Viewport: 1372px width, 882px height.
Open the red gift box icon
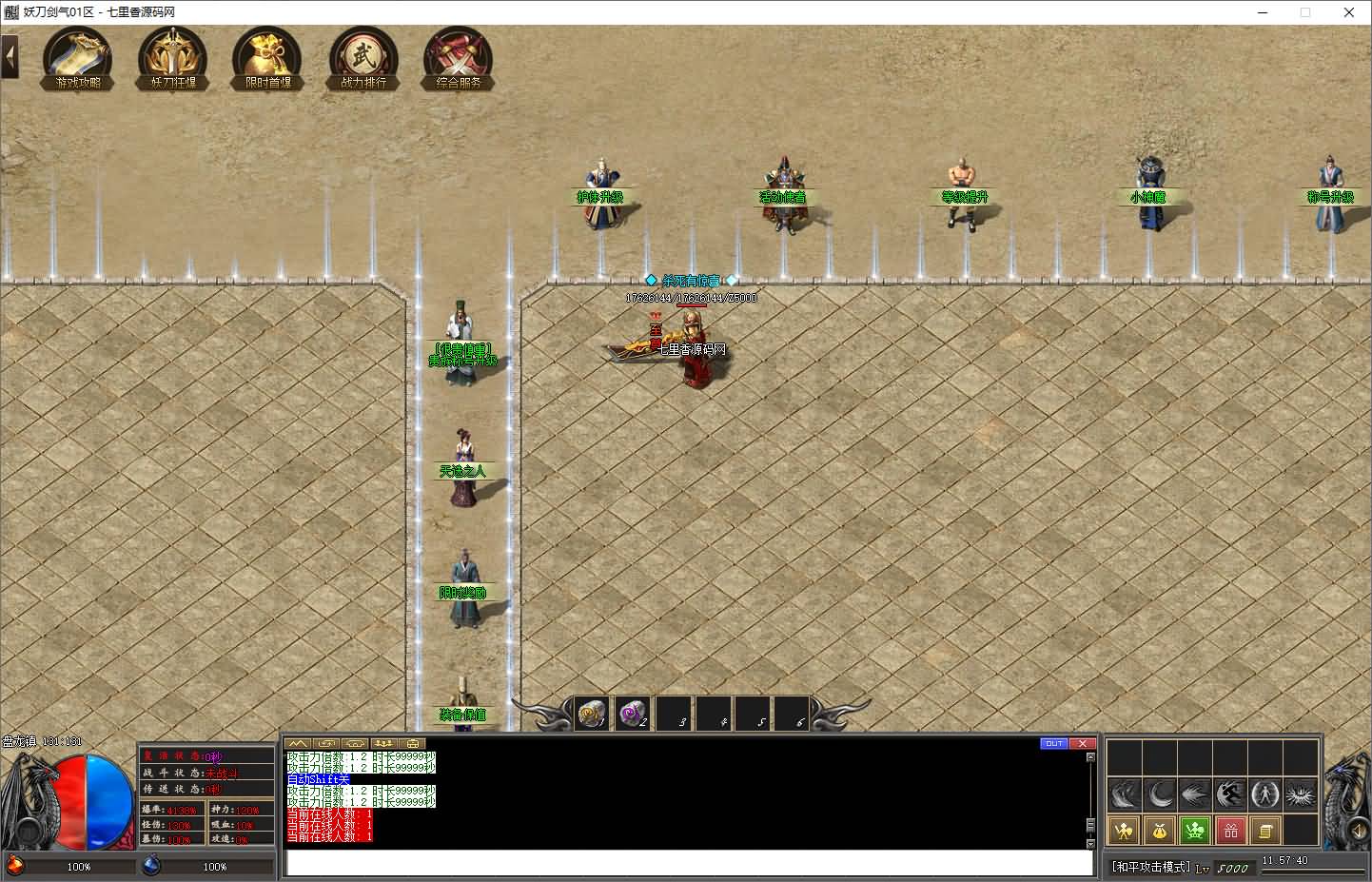pos(1230,831)
